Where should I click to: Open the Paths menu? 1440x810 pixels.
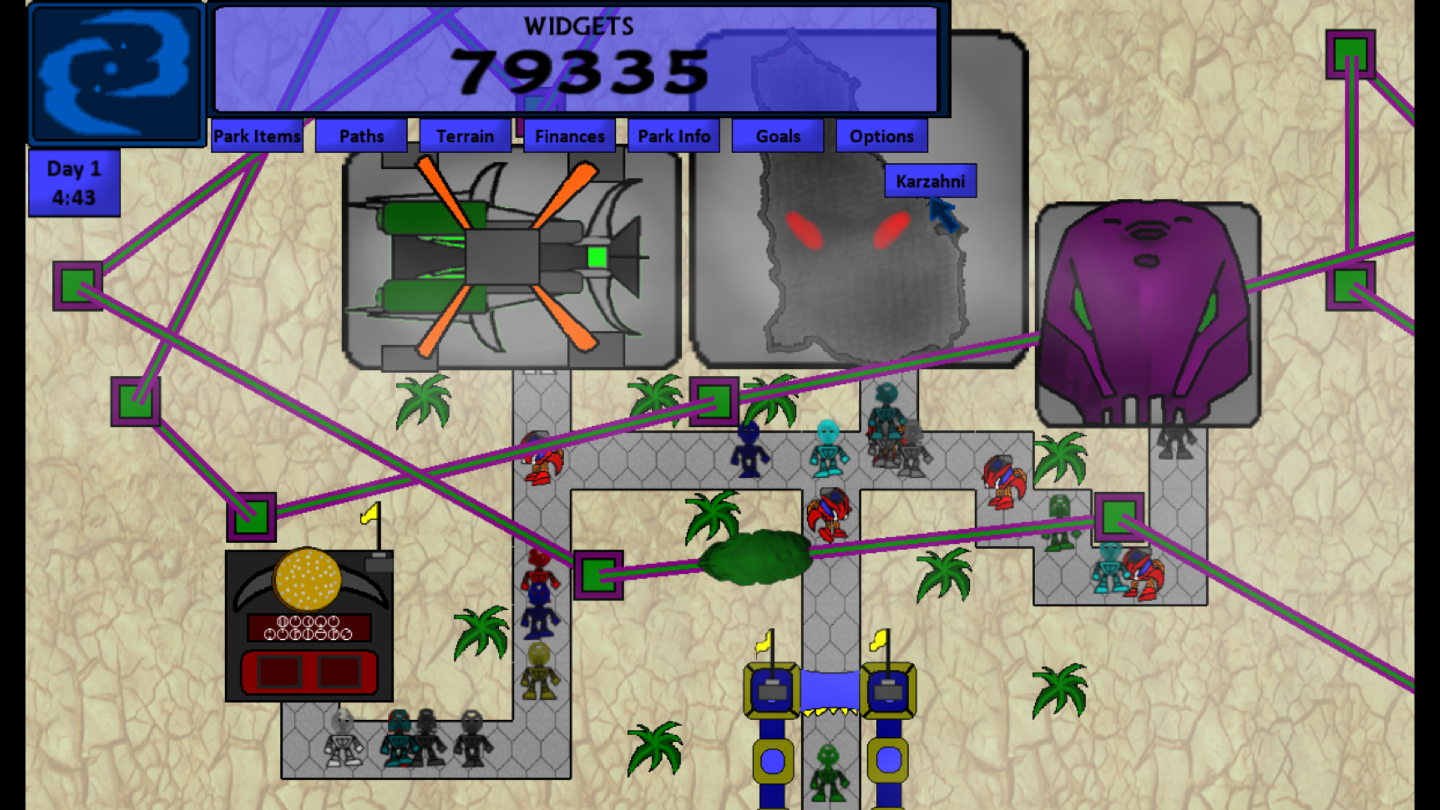click(361, 136)
